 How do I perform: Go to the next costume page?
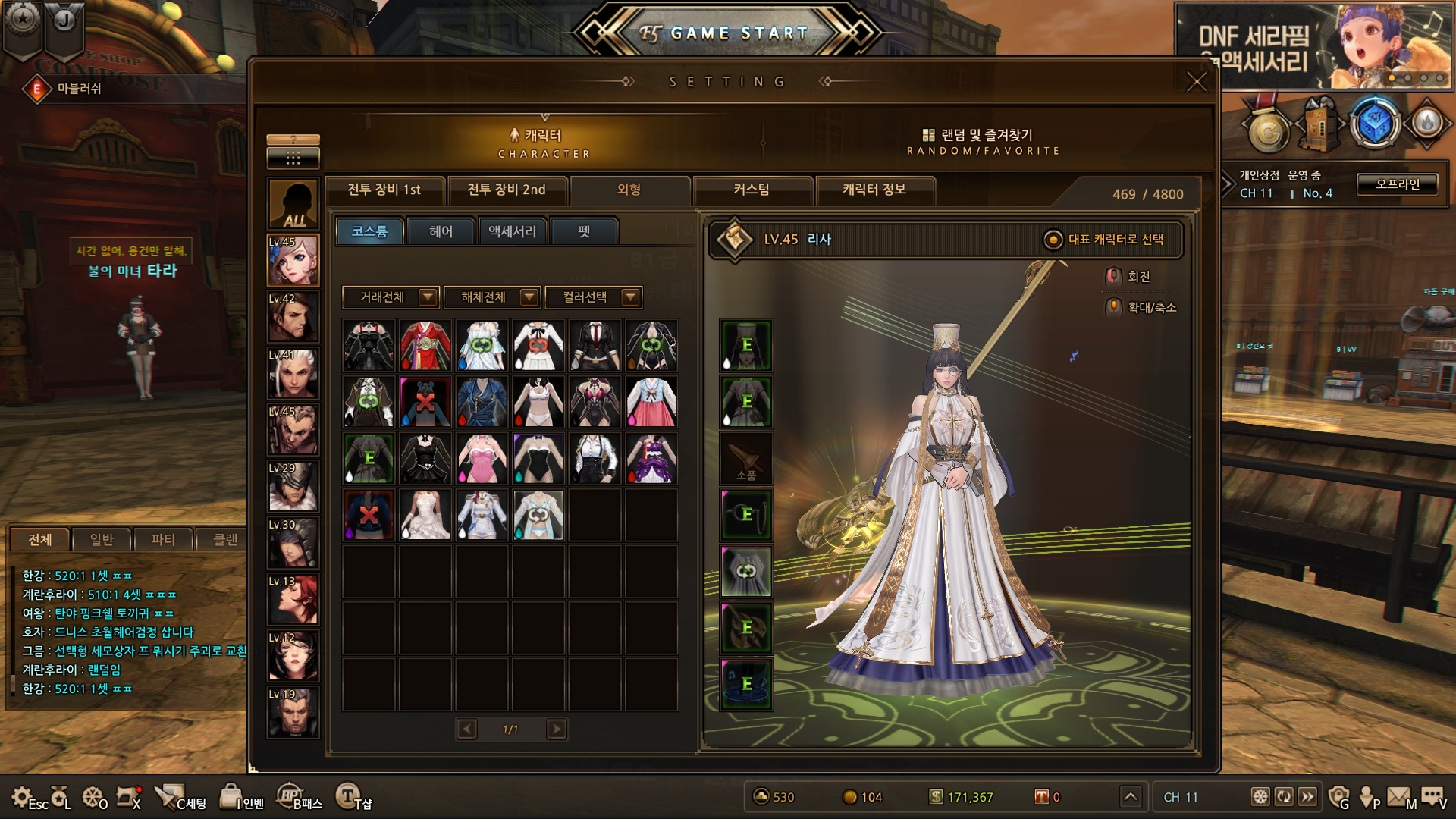coord(557,730)
